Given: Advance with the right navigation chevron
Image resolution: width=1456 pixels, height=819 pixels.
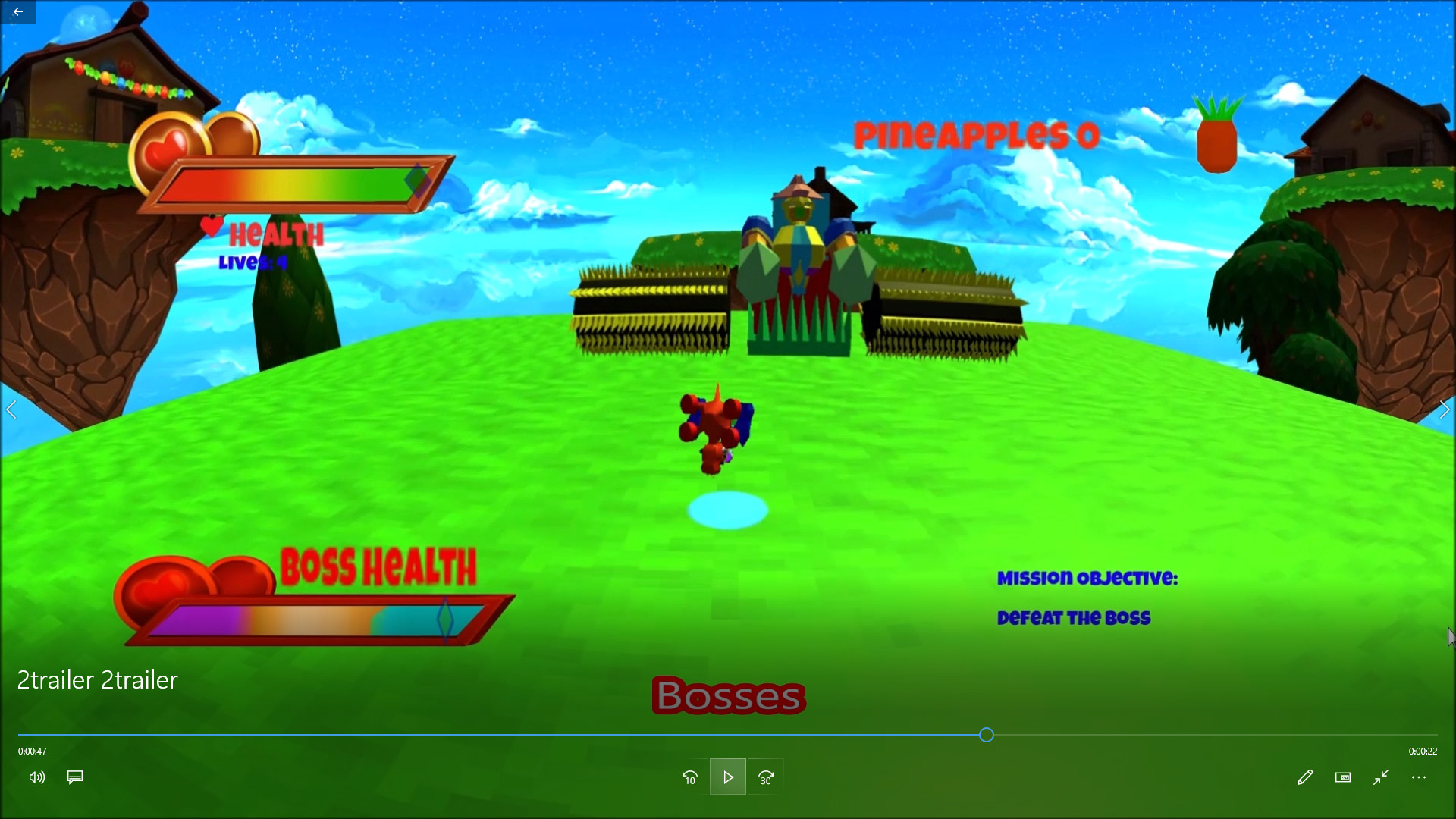Looking at the screenshot, I should coord(1445,409).
